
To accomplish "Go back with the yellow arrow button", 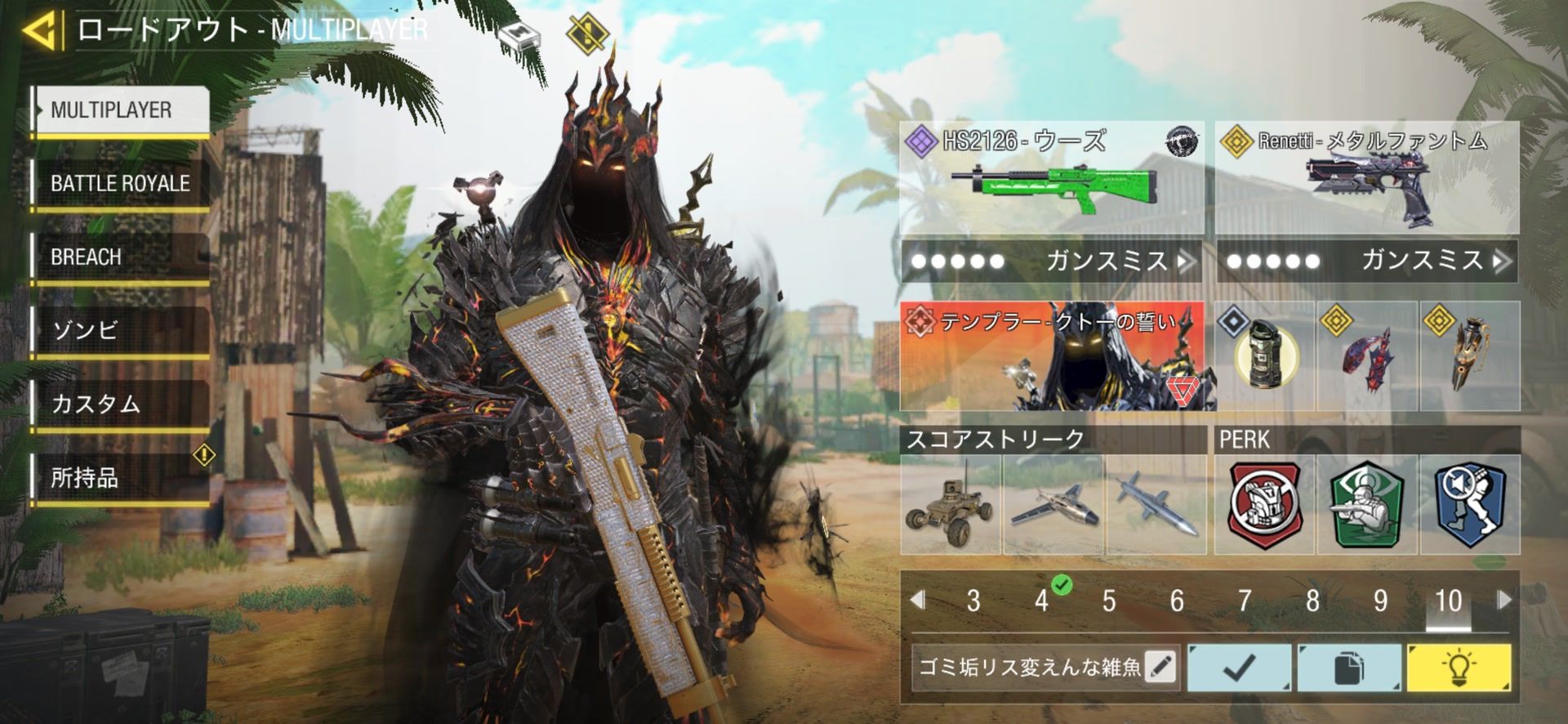I will coord(39,31).
